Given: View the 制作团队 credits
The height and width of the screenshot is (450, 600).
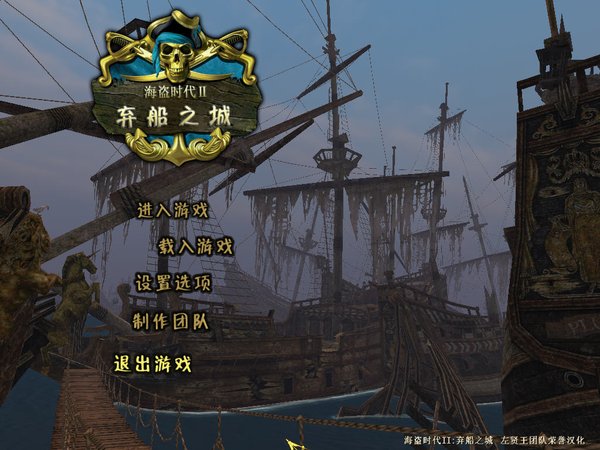Looking at the screenshot, I should (x=170, y=320).
